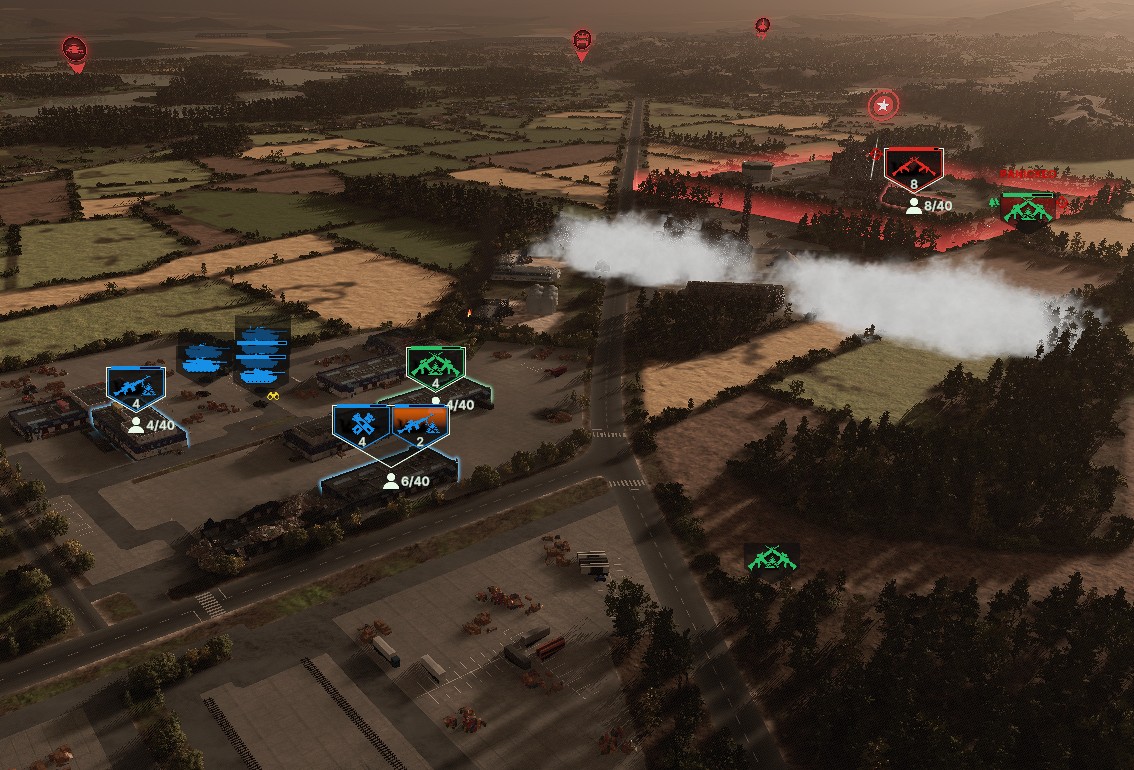Select the single blue tank unit marker
The height and width of the screenshot is (770, 1134).
(x=204, y=354)
